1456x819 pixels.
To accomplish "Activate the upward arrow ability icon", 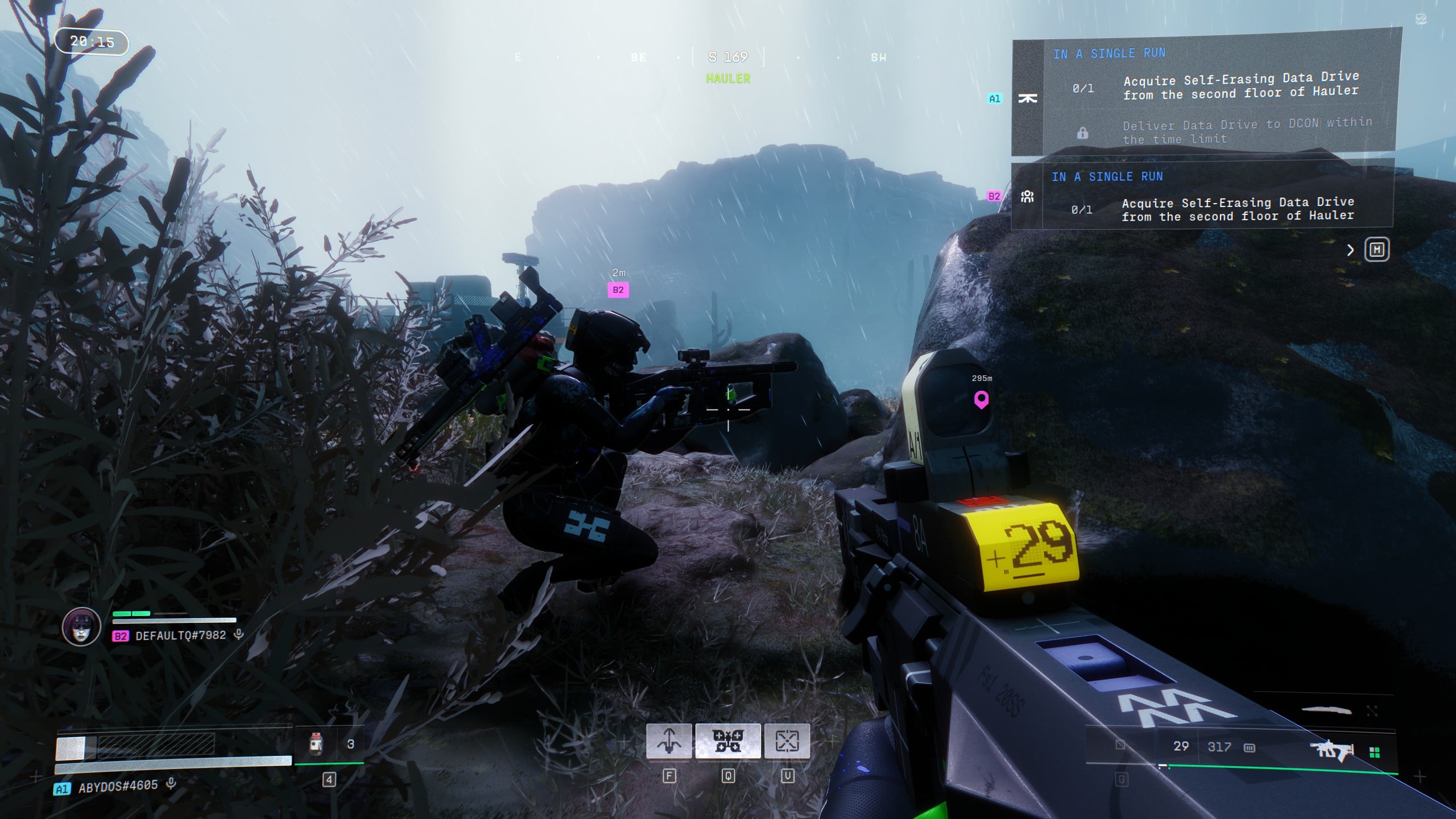I will (669, 741).
